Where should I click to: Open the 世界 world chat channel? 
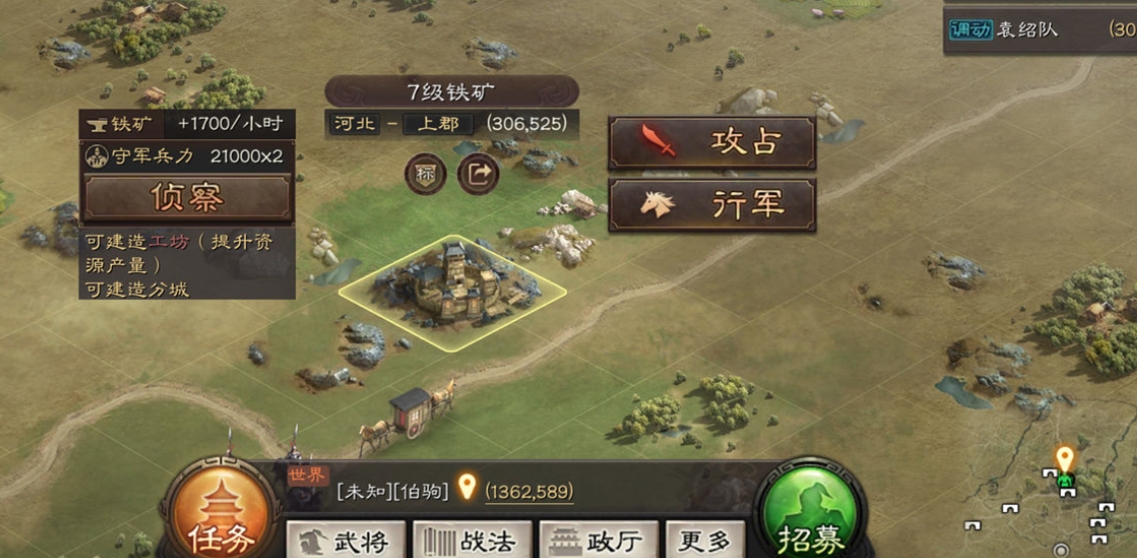pos(307,477)
